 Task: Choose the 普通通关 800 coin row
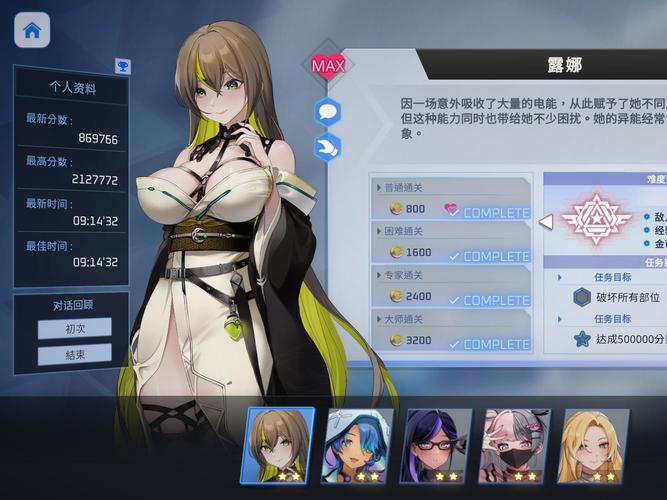(x=449, y=202)
